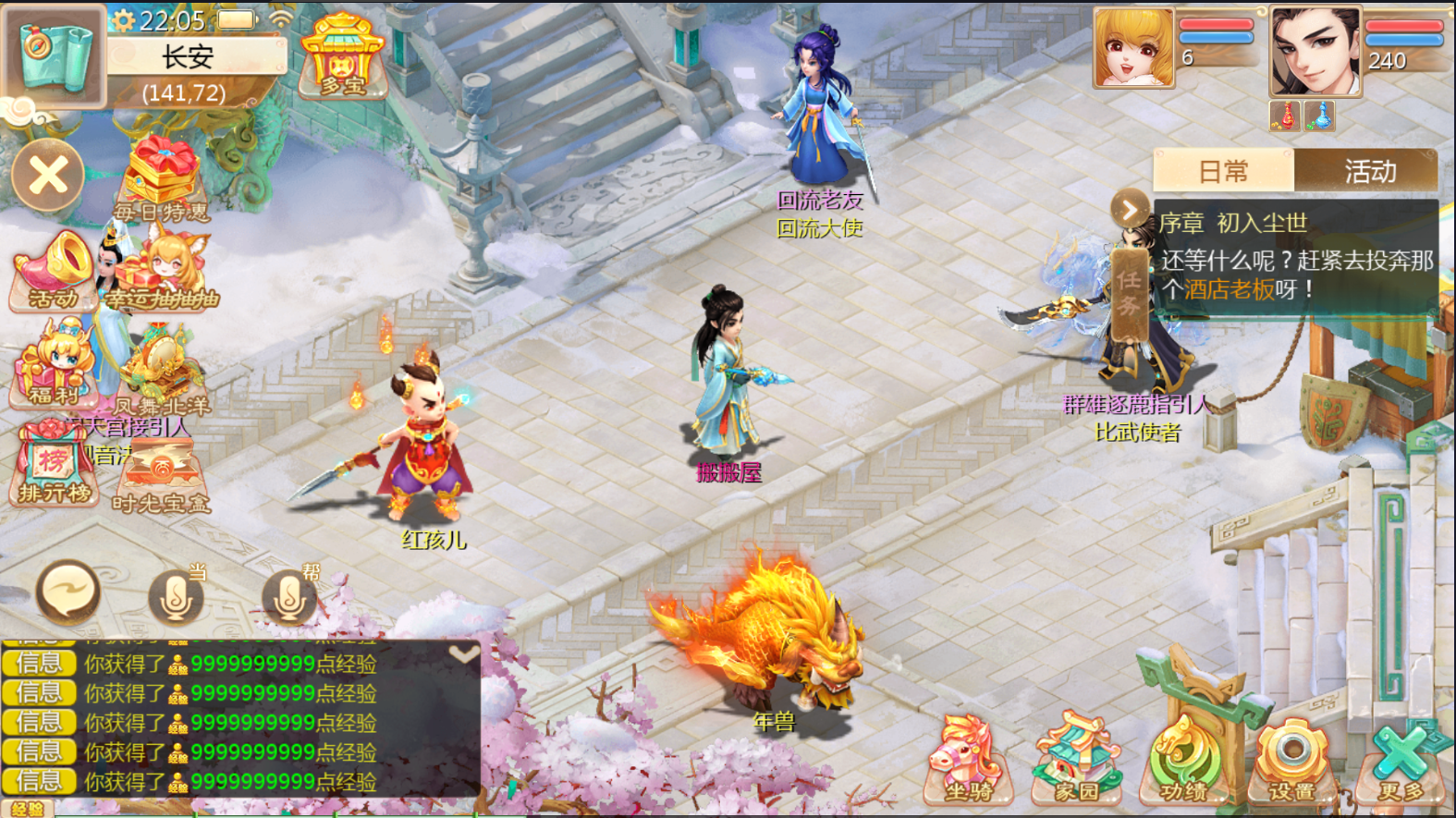Viewport: 1456px width, 818px height.
Task: Activate the 帮 guild voice microphone
Action: pyautogui.click(x=288, y=596)
